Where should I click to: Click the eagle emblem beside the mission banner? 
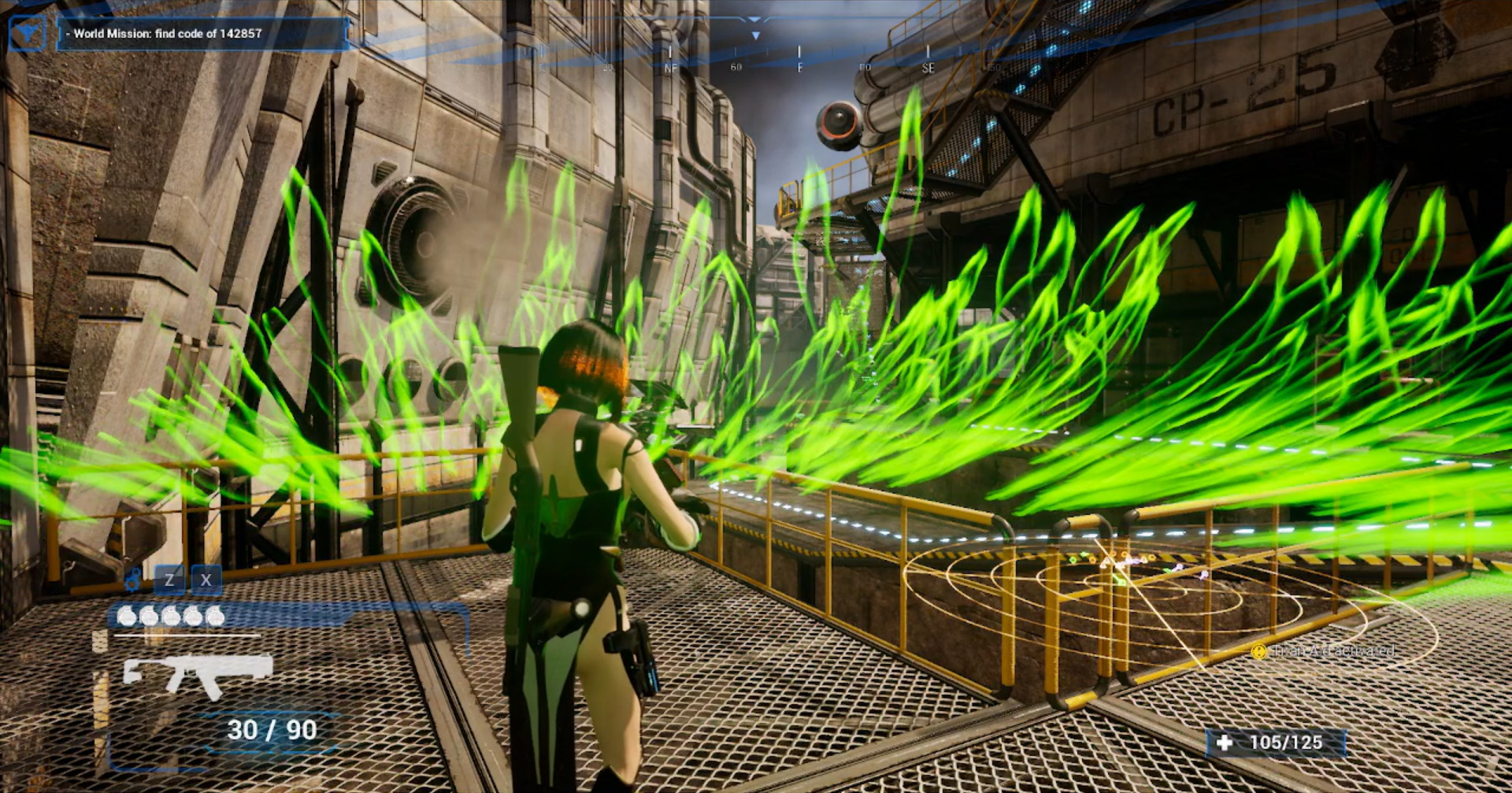click(29, 33)
